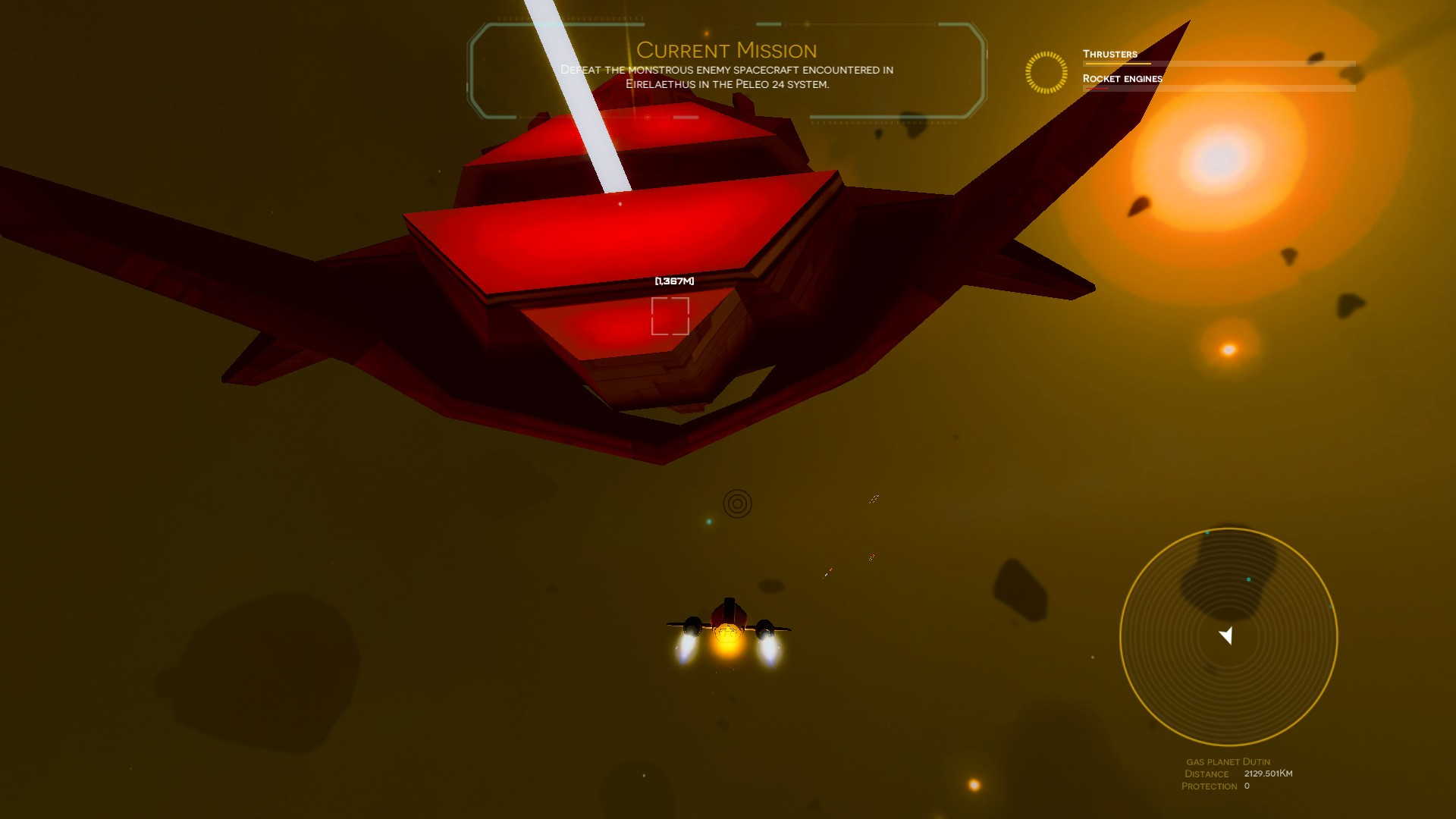Click the yellow circular gauge icon
Screen dimensions: 1456x819
coord(1046,73)
